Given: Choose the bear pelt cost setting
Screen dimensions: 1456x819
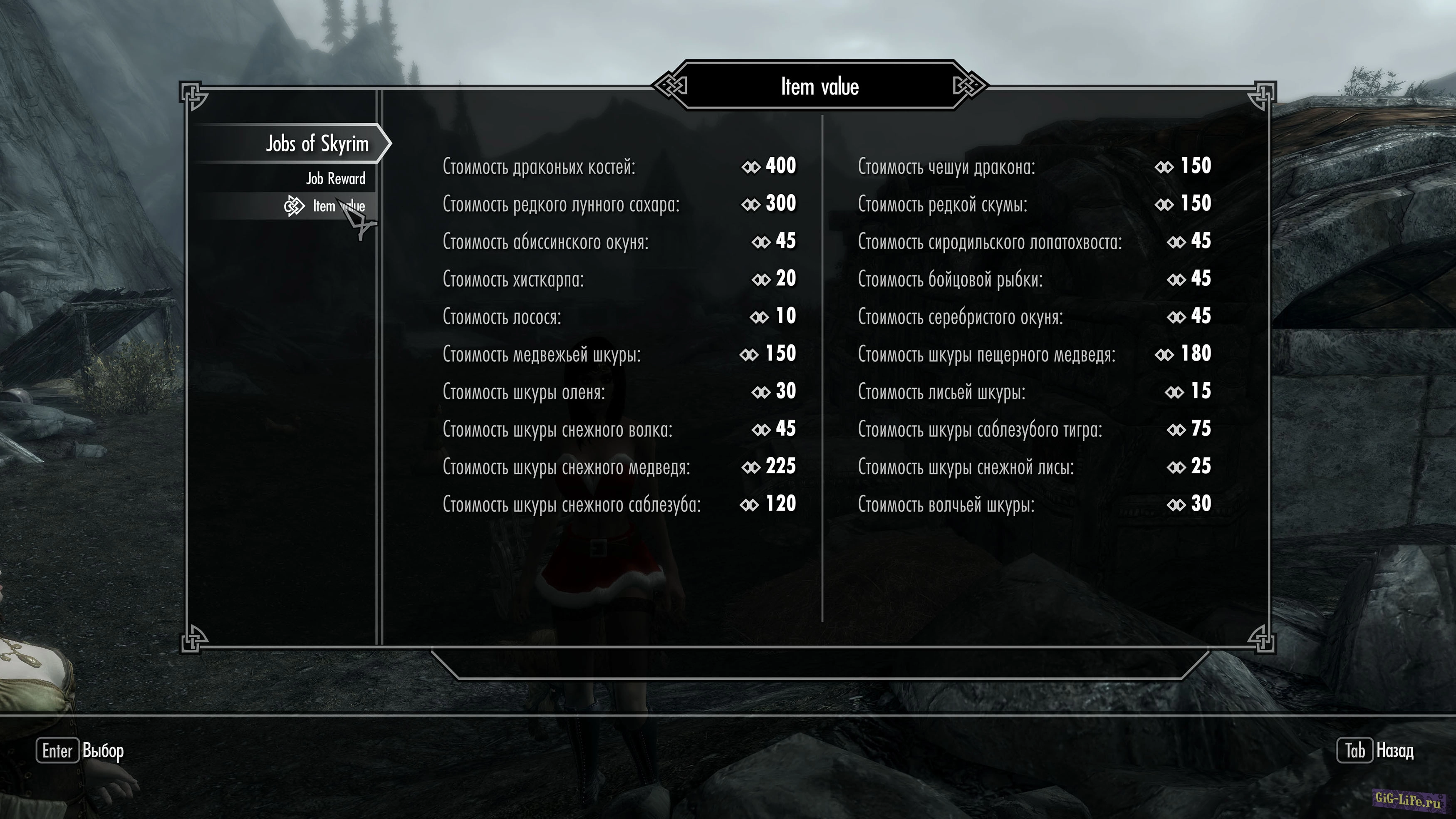Looking at the screenshot, I should pos(619,354).
